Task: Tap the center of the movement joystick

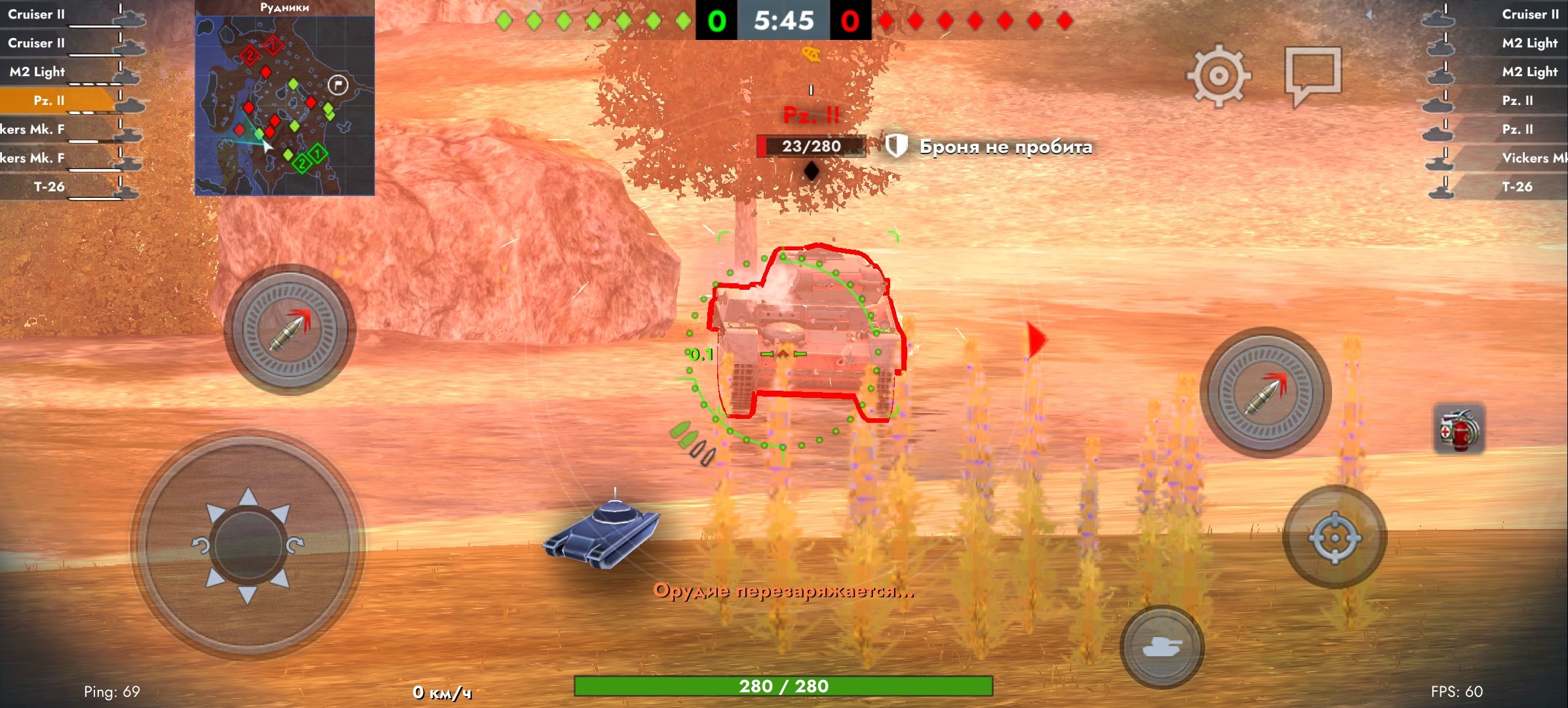Action: (x=248, y=545)
